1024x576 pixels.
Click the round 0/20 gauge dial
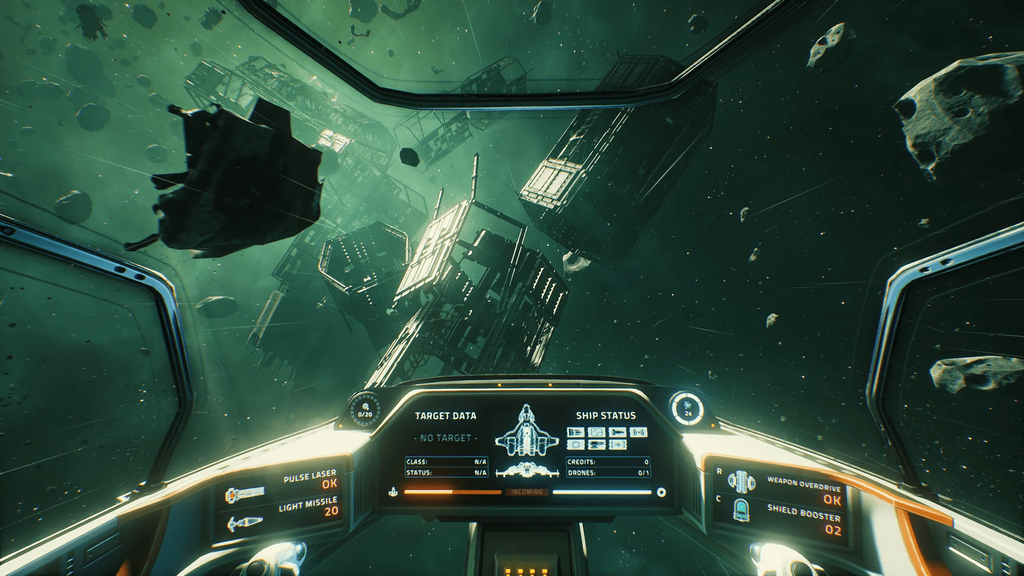point(366,410)
